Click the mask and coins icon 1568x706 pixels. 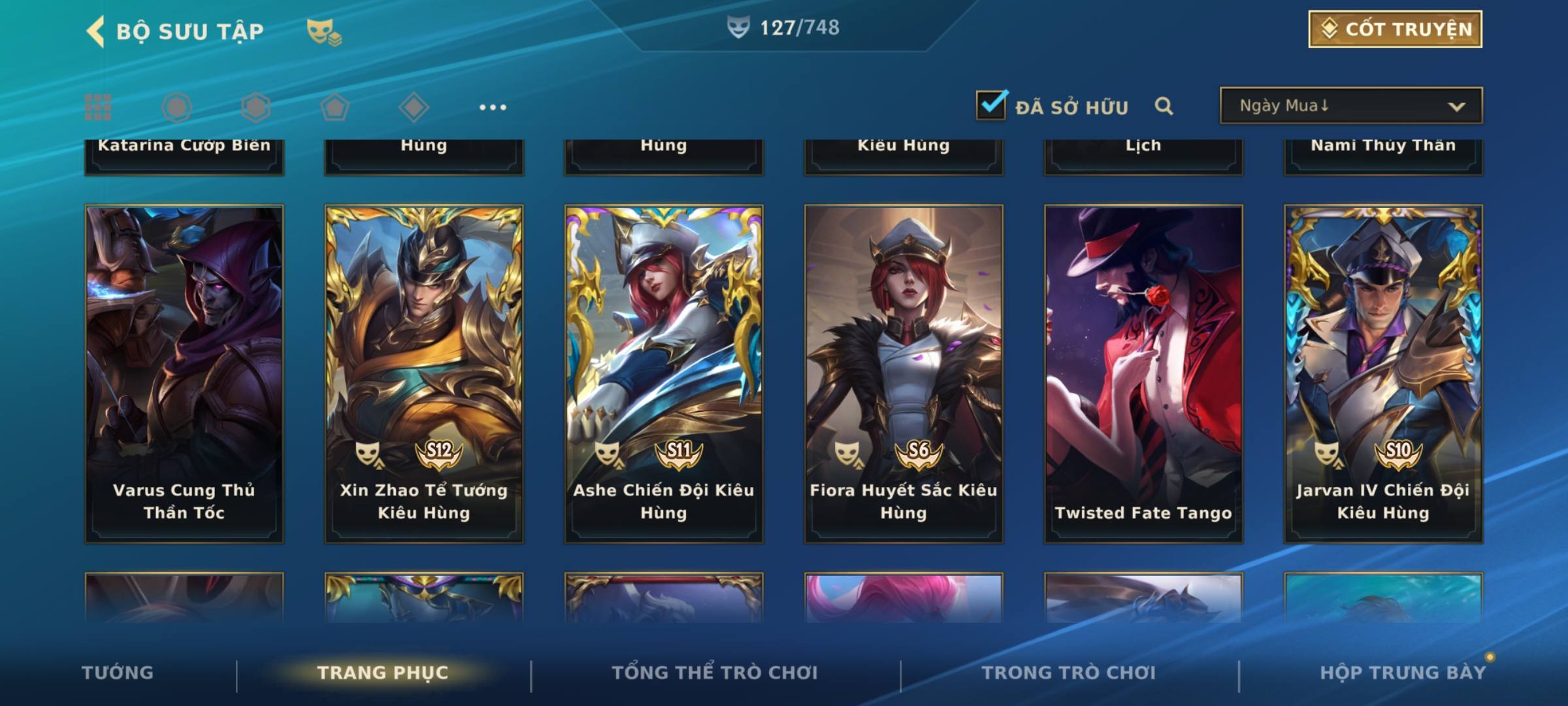point(323,31)
